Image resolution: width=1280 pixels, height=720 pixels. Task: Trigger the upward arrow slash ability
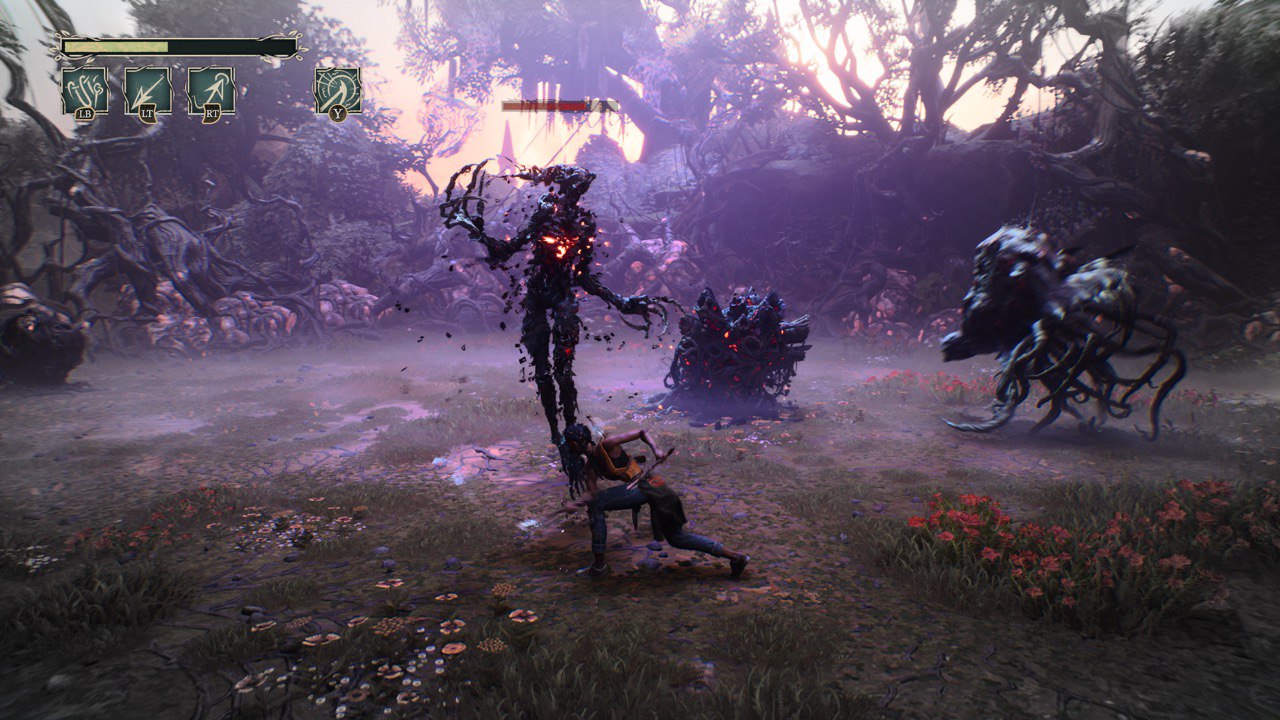[211, 90]
